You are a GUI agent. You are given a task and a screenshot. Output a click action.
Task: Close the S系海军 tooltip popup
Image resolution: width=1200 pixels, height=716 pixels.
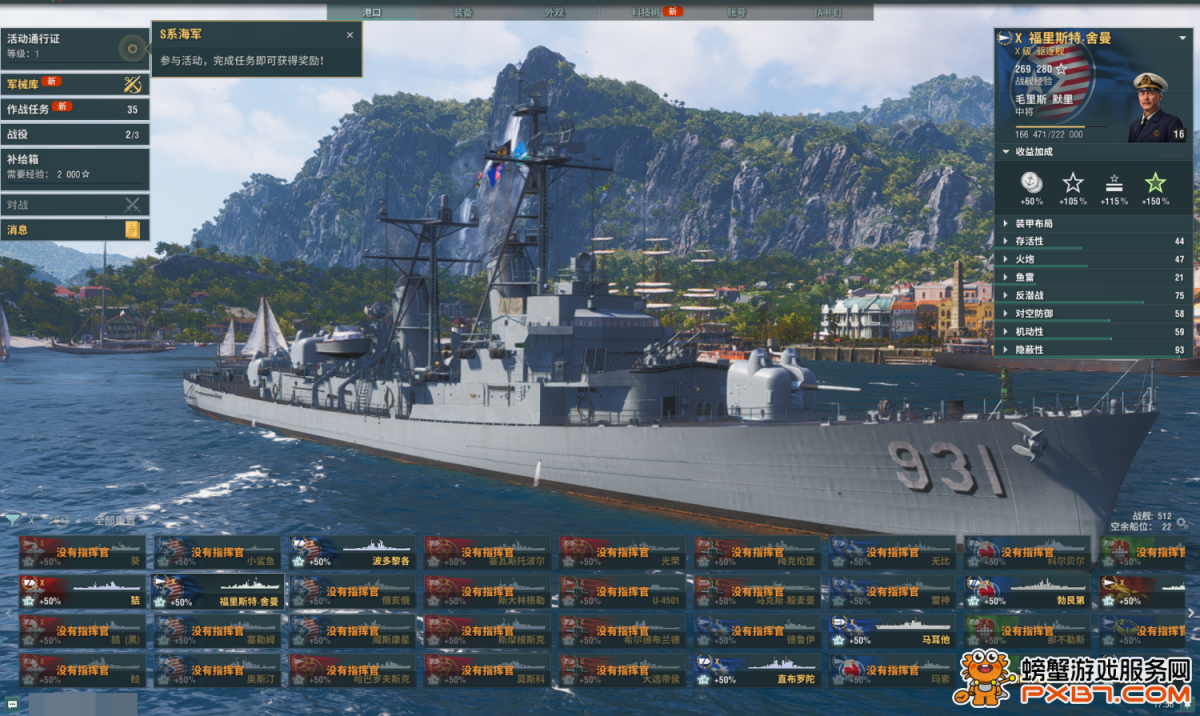[x=350, y=35]
